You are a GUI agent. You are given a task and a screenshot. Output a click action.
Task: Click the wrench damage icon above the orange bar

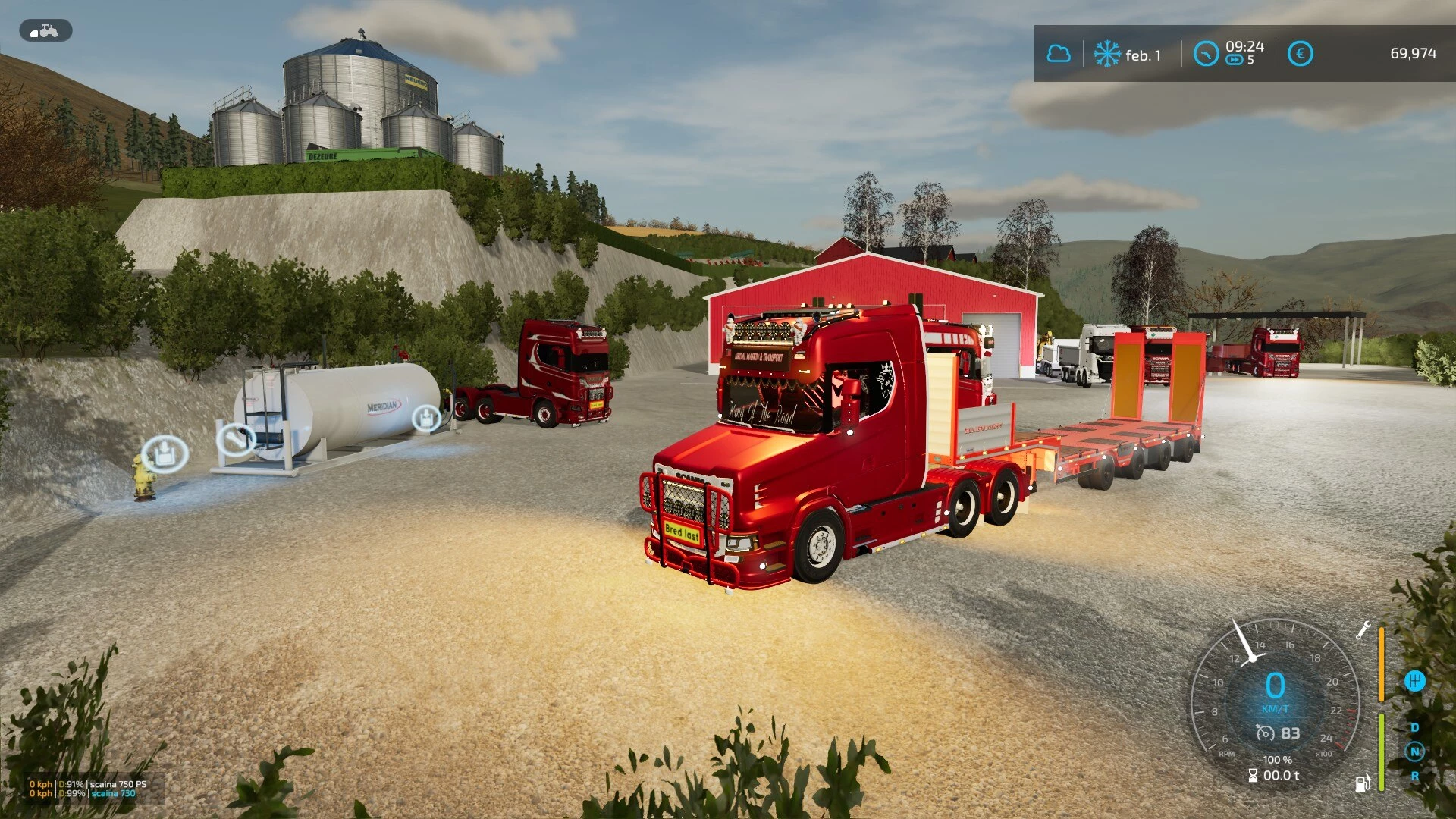pos(1363,630)
